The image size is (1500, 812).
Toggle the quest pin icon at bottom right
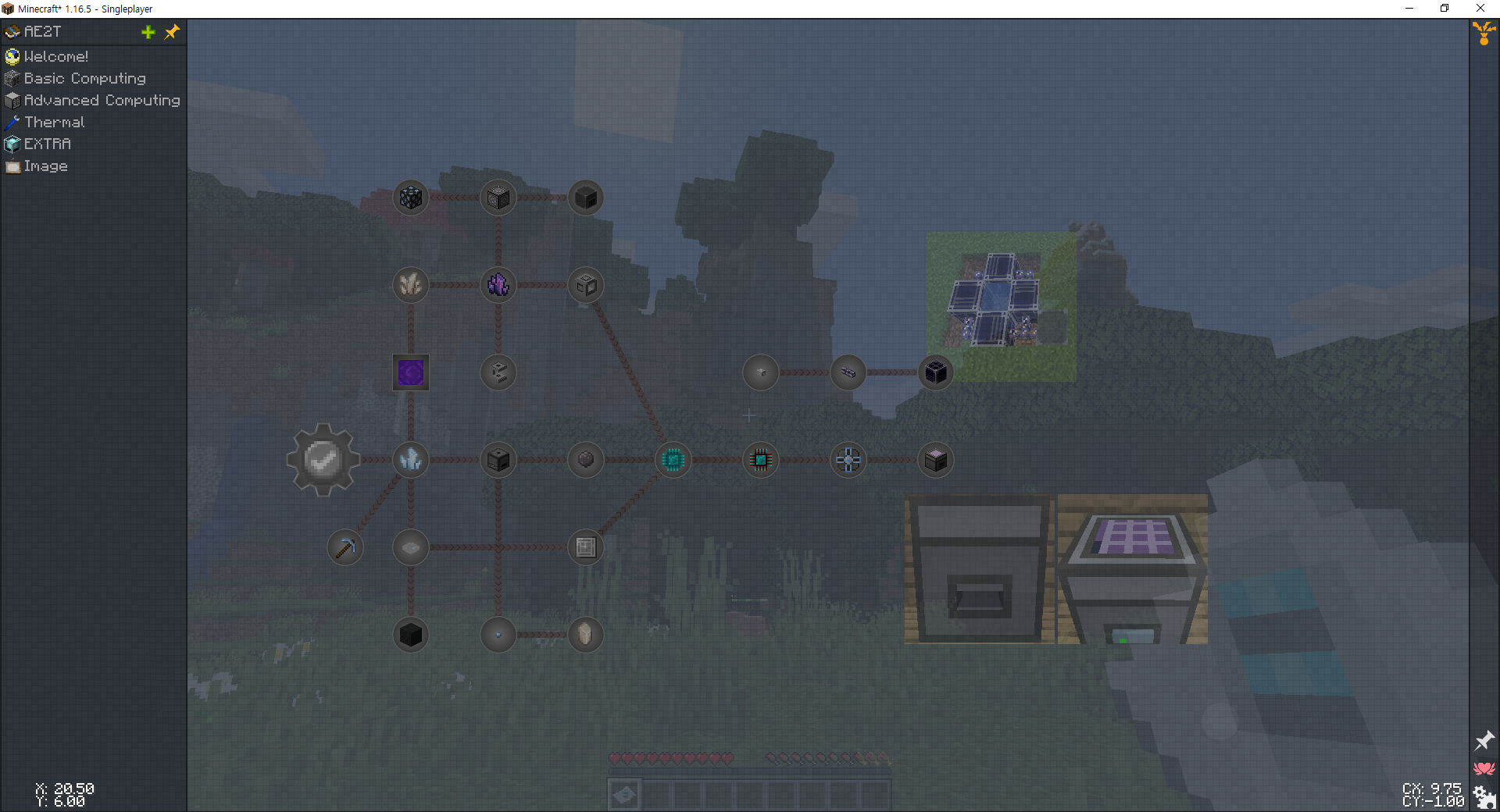tap(1484, 741)
